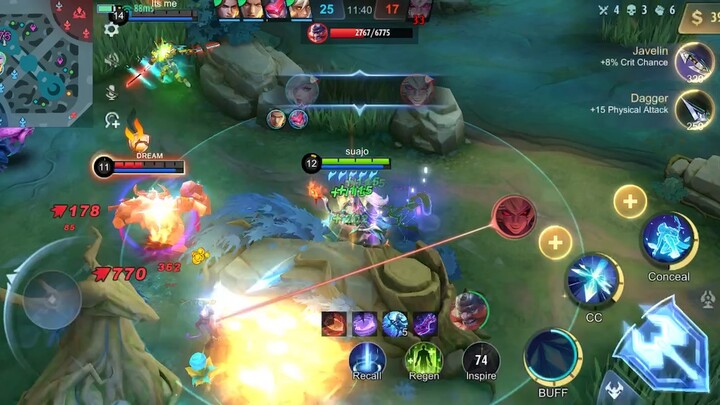Purchase the Dagger recommended item

coord(694,108)
